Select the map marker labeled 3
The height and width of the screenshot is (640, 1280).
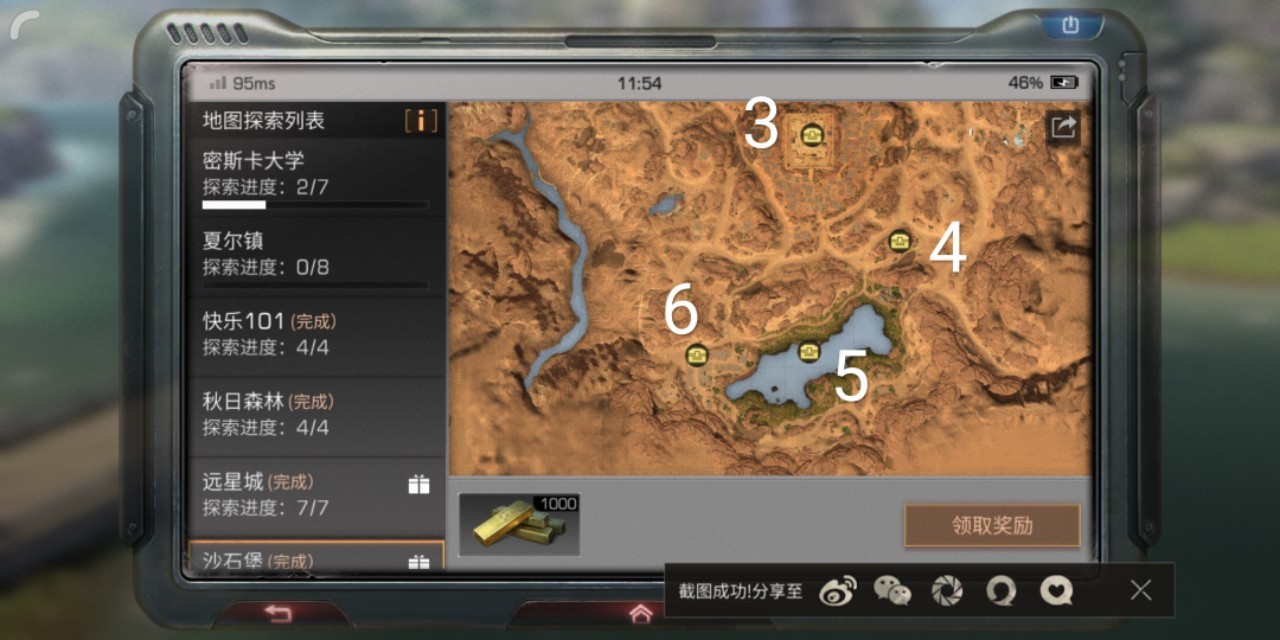point(810,133)
